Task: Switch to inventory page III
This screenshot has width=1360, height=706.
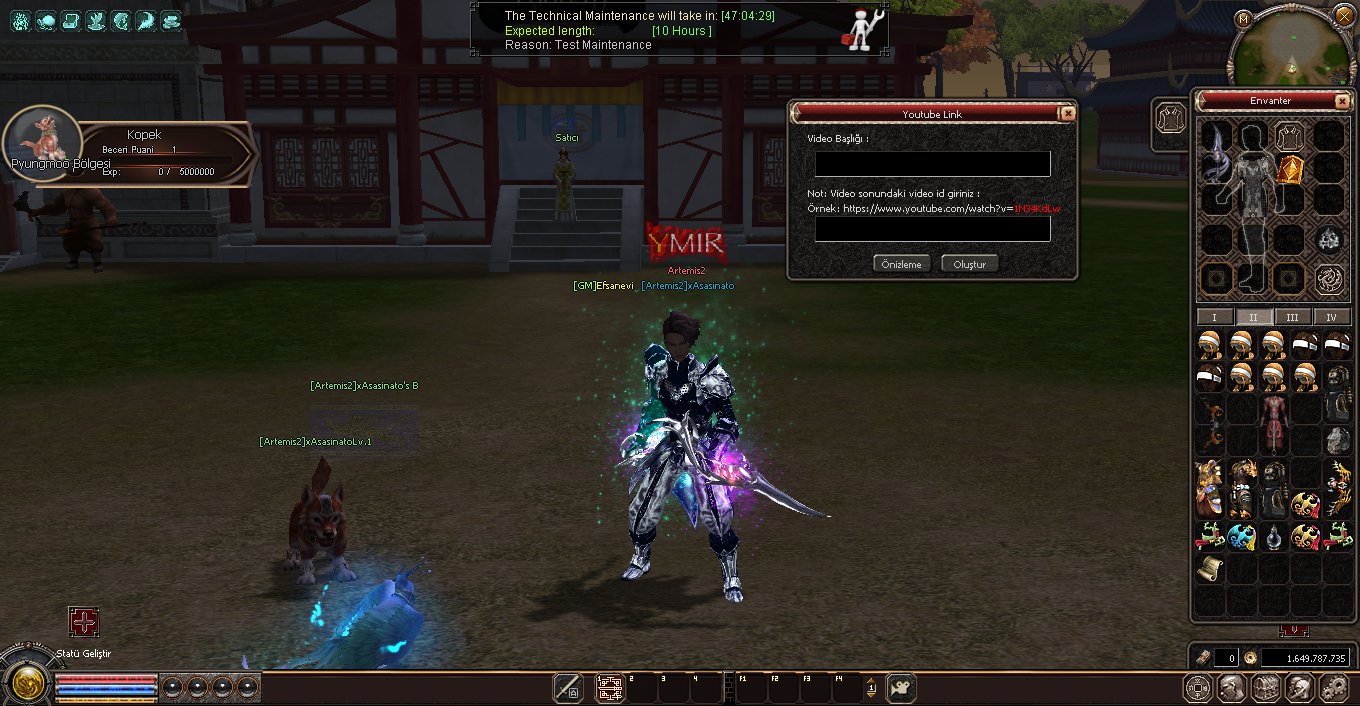Action: coord(1292,317)
